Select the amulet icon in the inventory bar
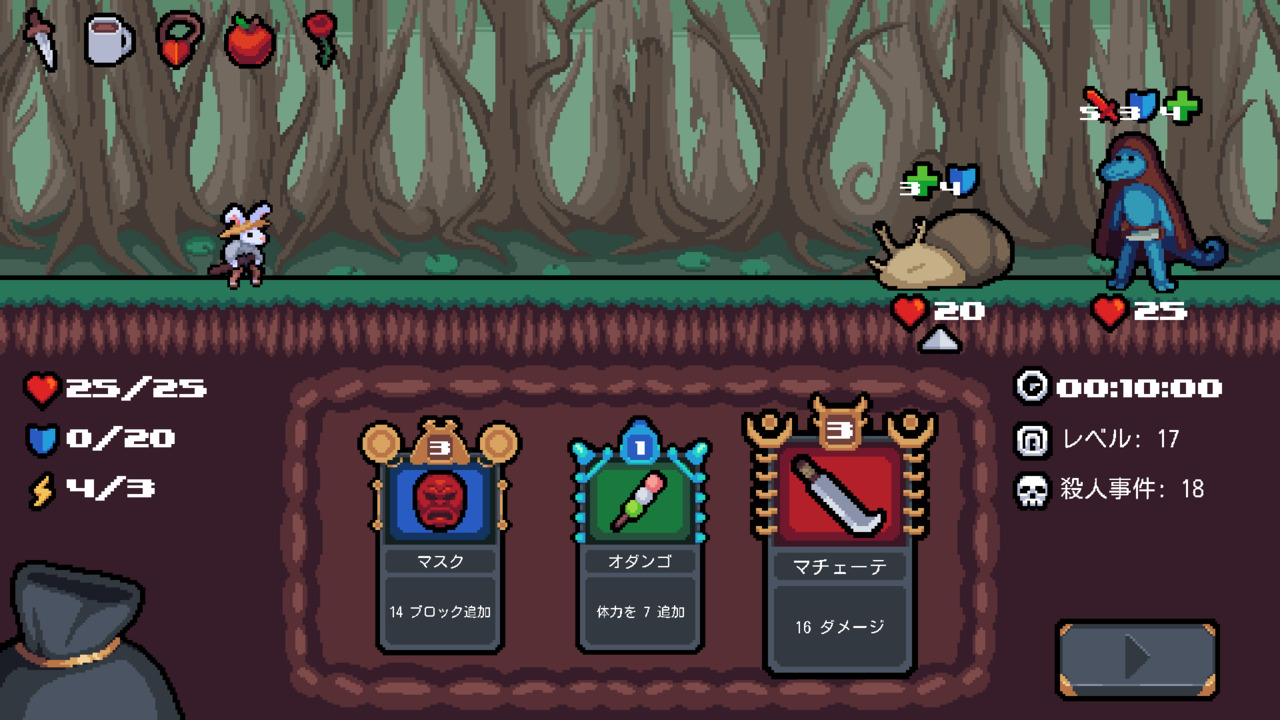This screenshot has height=720, width=1280. [178, 38]
